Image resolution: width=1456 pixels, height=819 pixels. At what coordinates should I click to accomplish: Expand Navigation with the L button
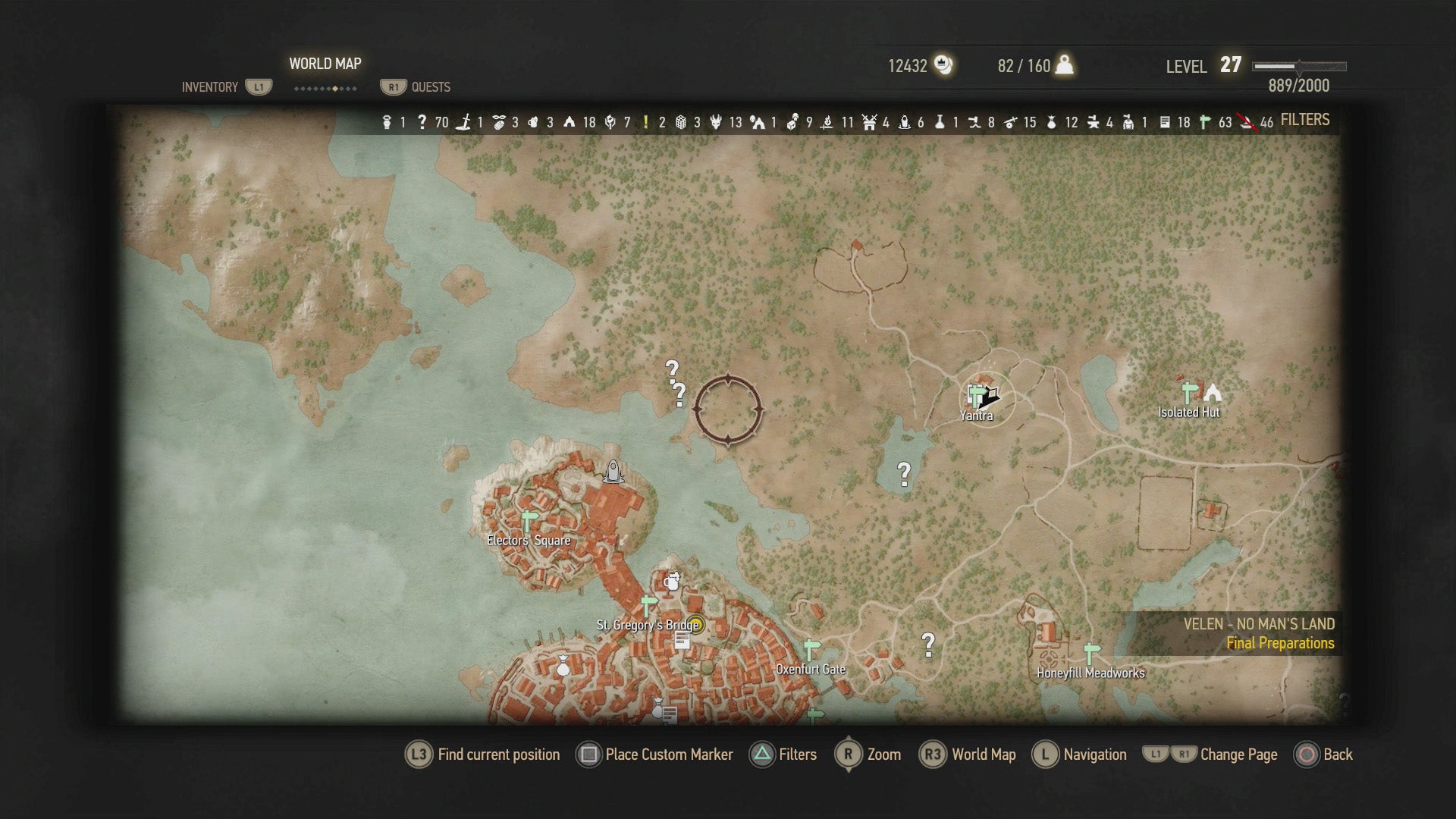(x=1045, y=755)
